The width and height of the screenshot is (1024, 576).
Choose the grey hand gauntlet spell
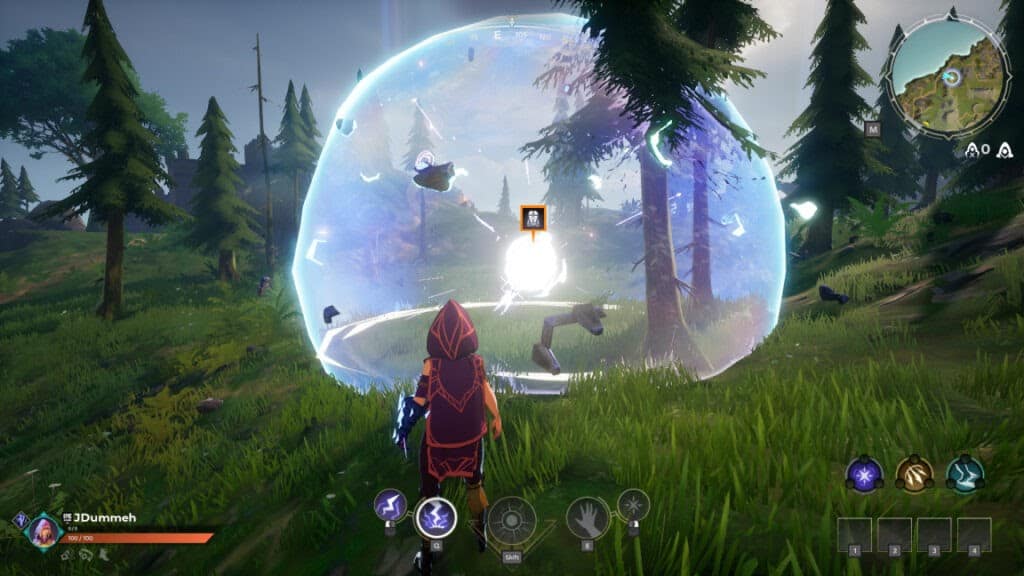[587, 518]
